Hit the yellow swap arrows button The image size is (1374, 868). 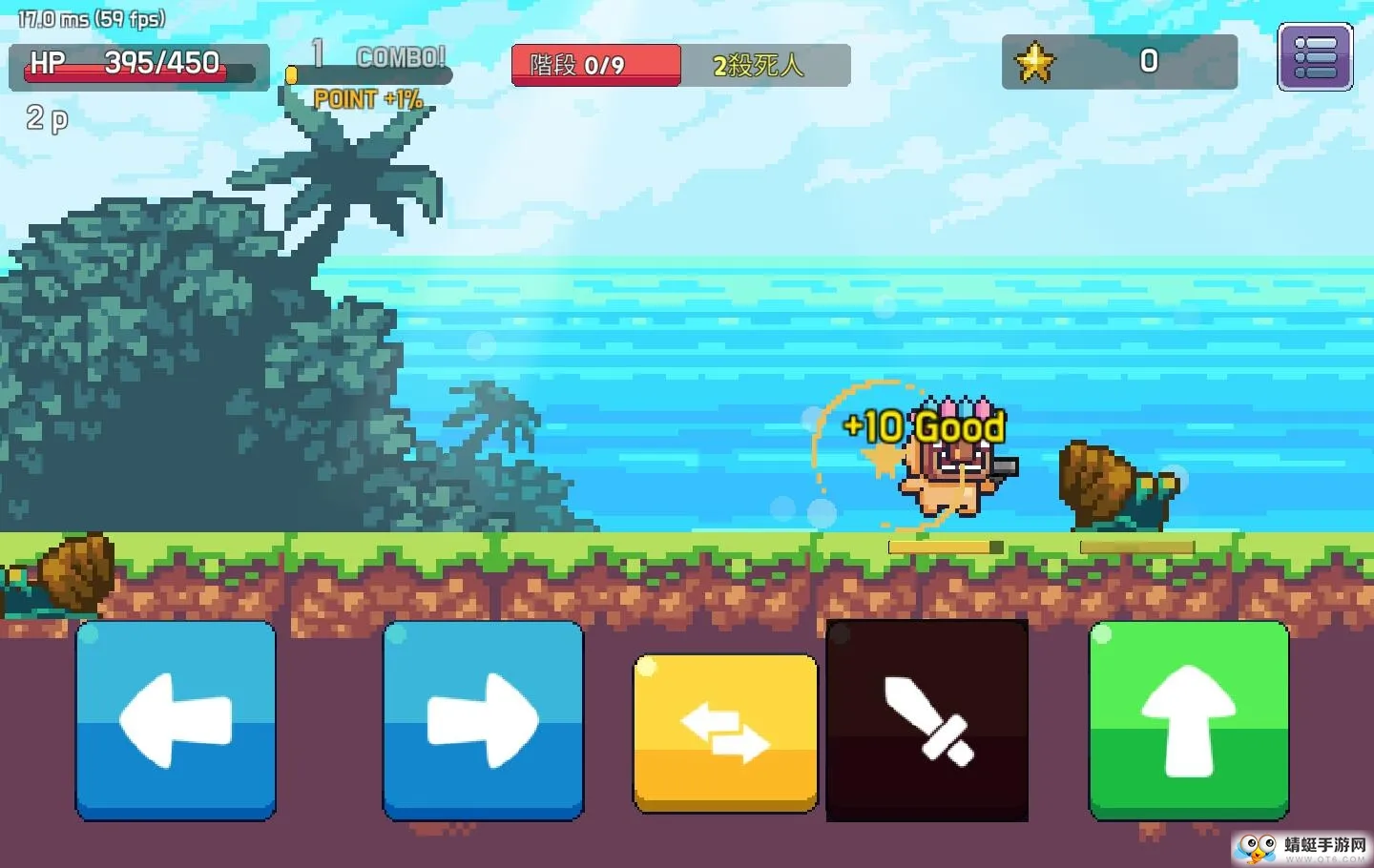tap(725, 733)
